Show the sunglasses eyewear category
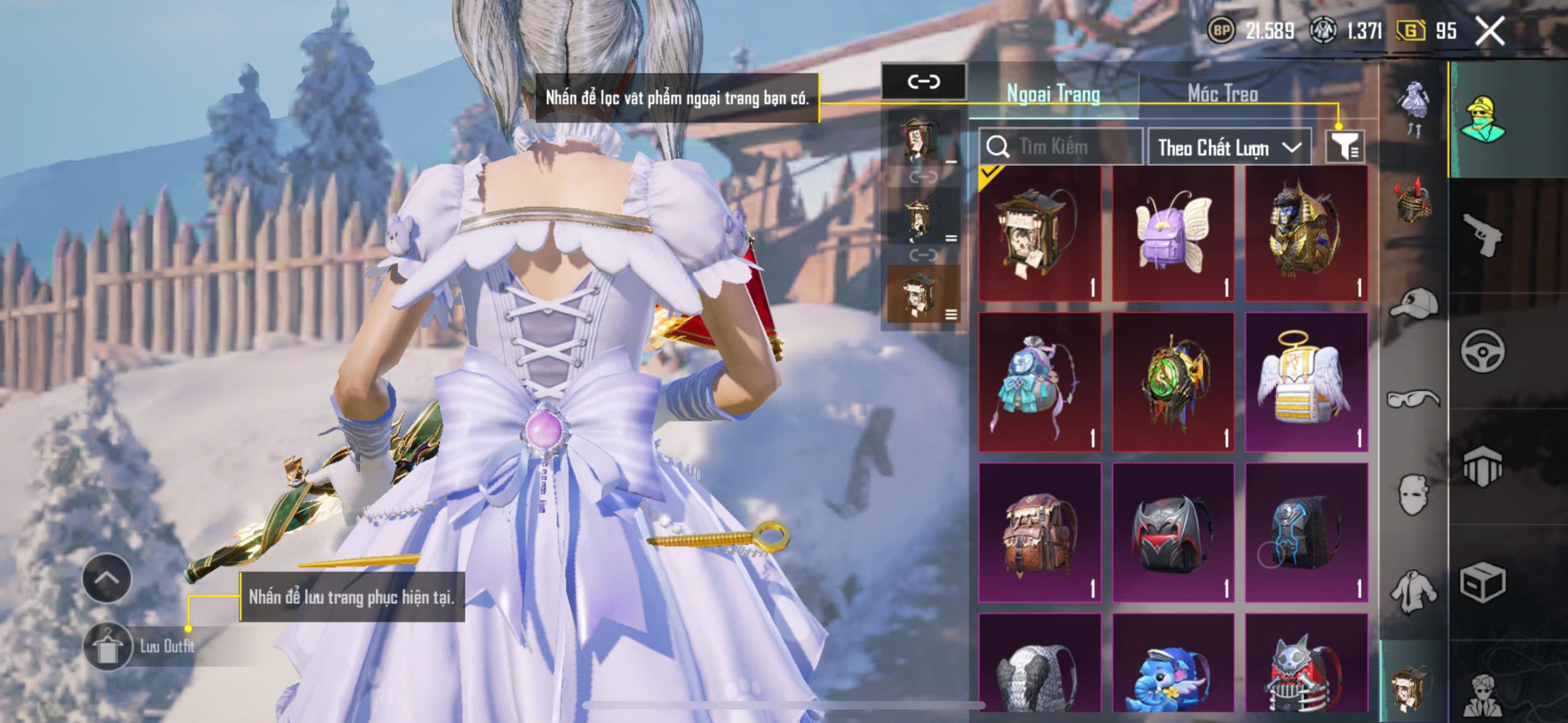 [x=1414, y=399]
